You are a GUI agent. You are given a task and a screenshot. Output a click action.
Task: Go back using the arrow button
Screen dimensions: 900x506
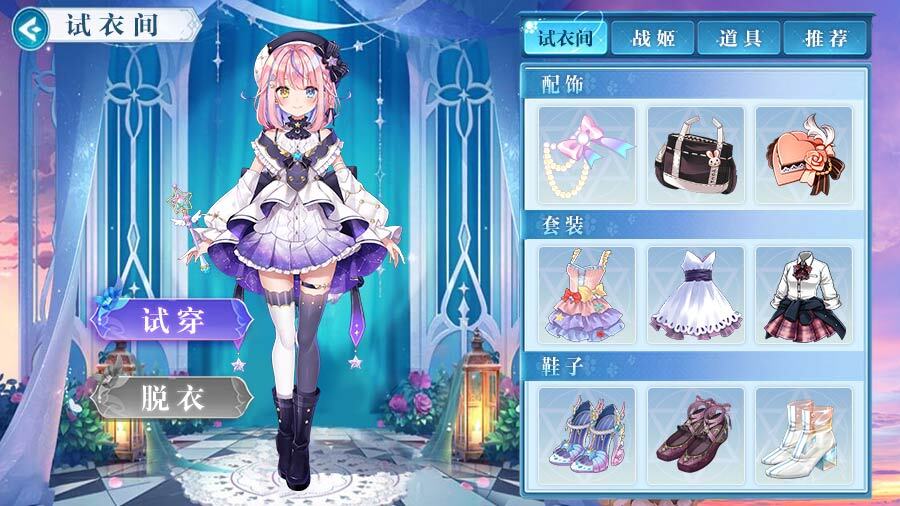[32, 27]
